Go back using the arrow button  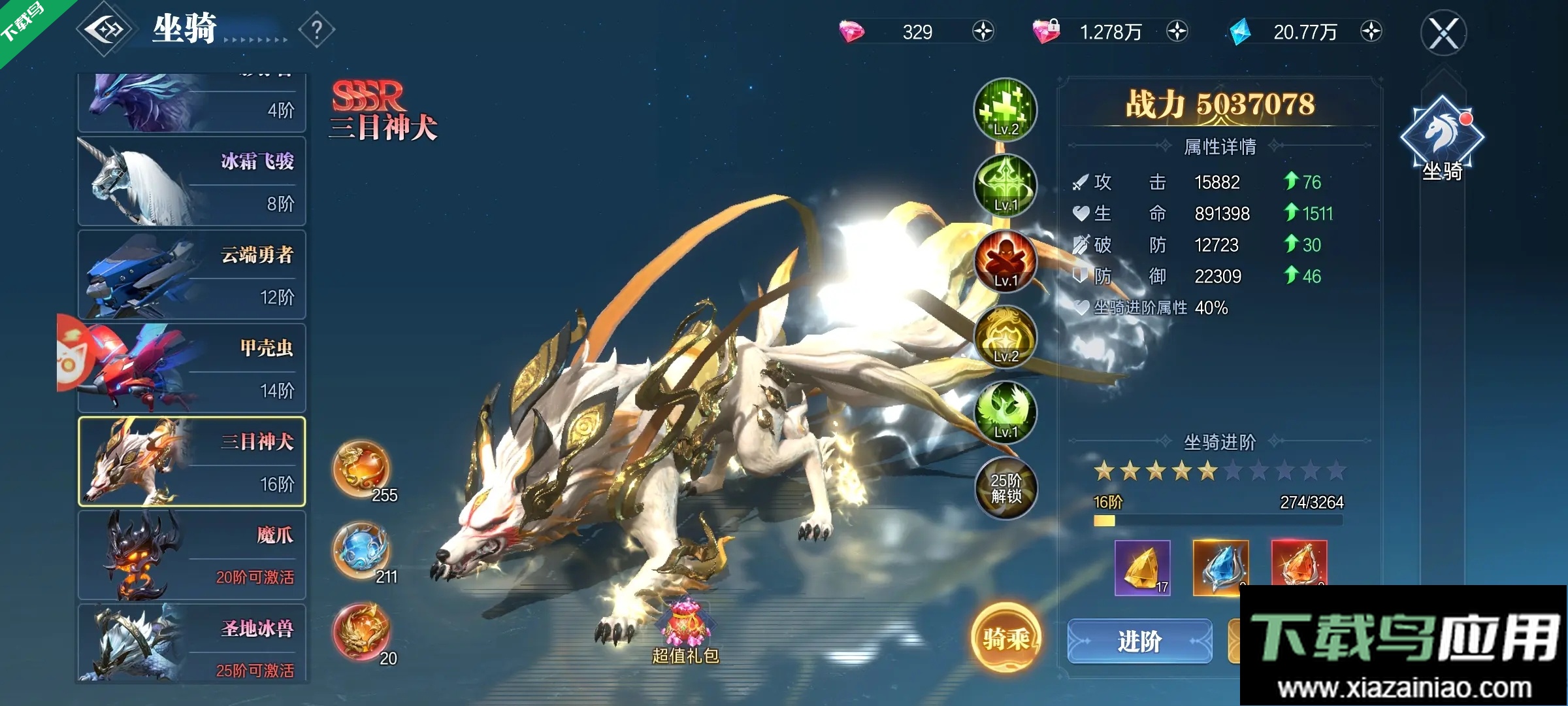105,30
